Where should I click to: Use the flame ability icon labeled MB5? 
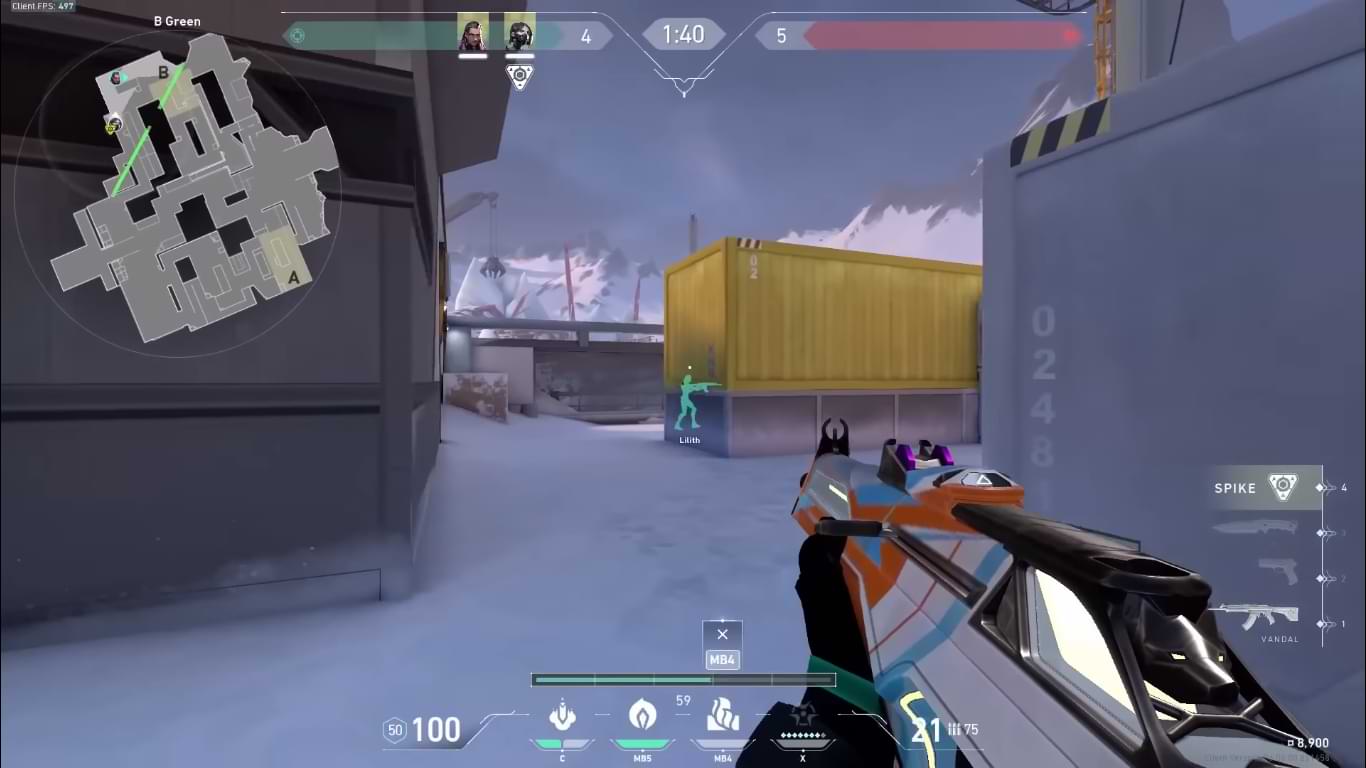641,715
